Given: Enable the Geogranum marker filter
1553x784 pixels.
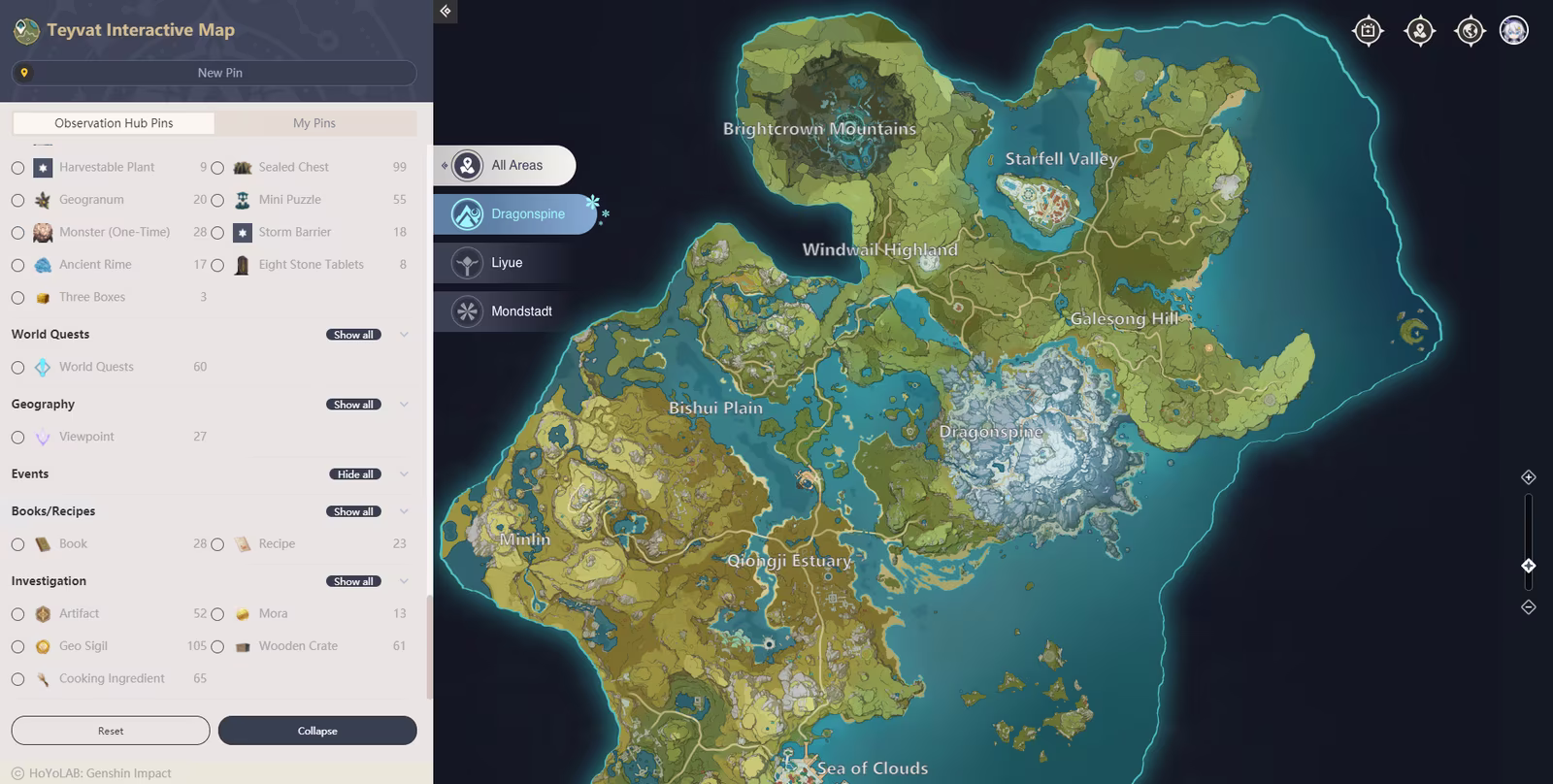Looking at the screenshot, I should [18, 201].
